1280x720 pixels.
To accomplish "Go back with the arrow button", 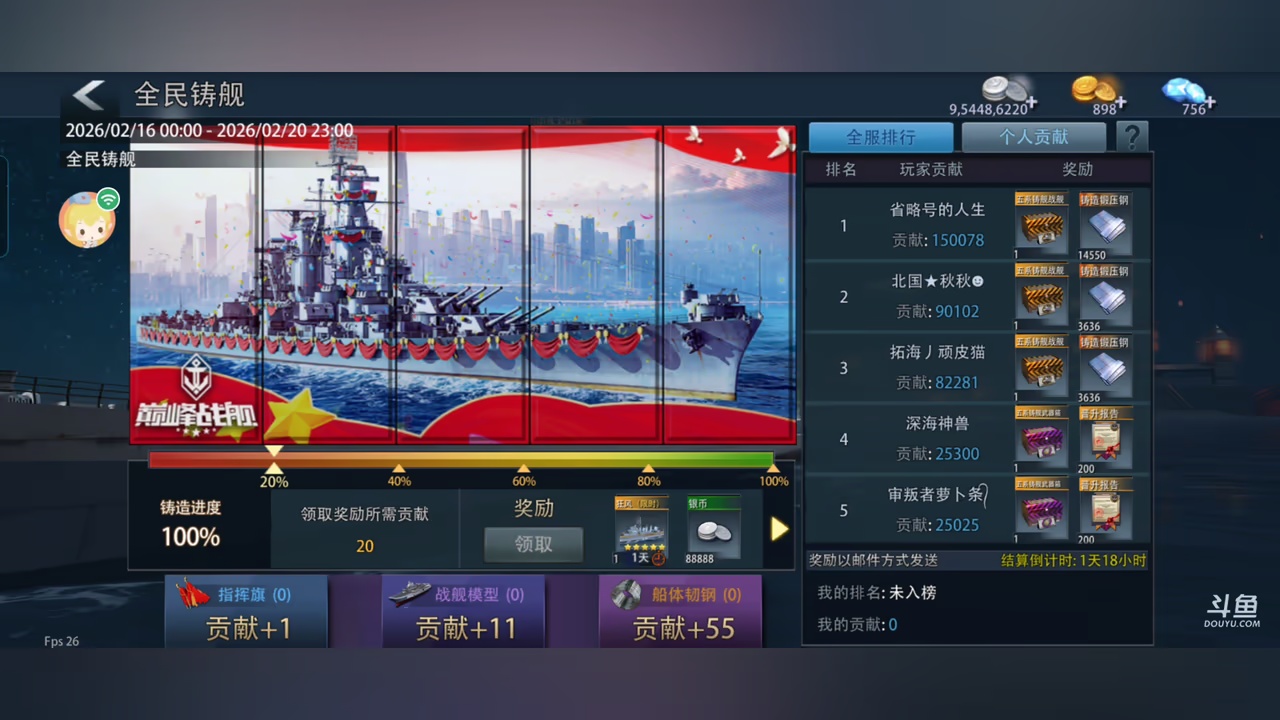I will coord(89,96).
